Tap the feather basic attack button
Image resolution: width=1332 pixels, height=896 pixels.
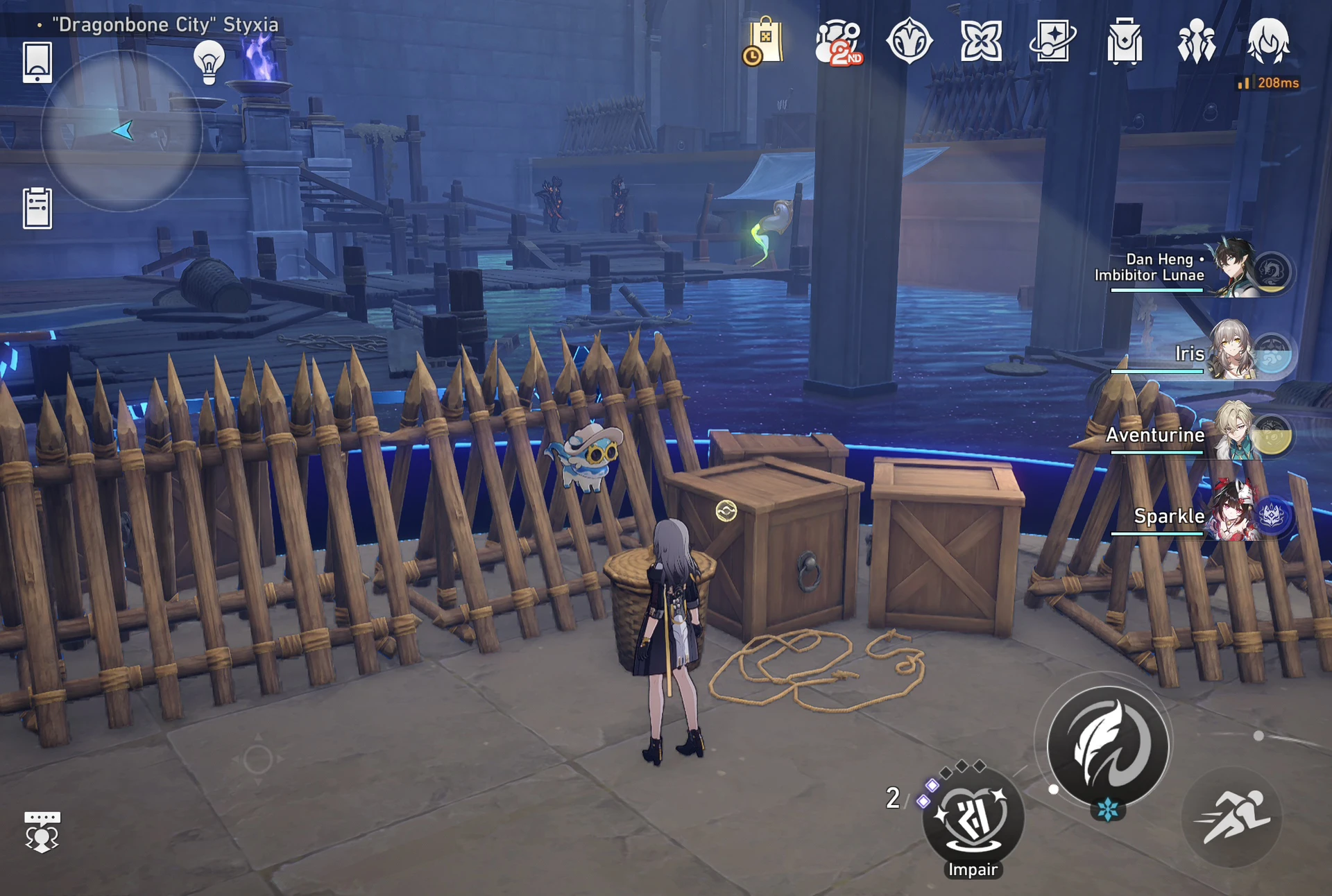coord(1107,746)
